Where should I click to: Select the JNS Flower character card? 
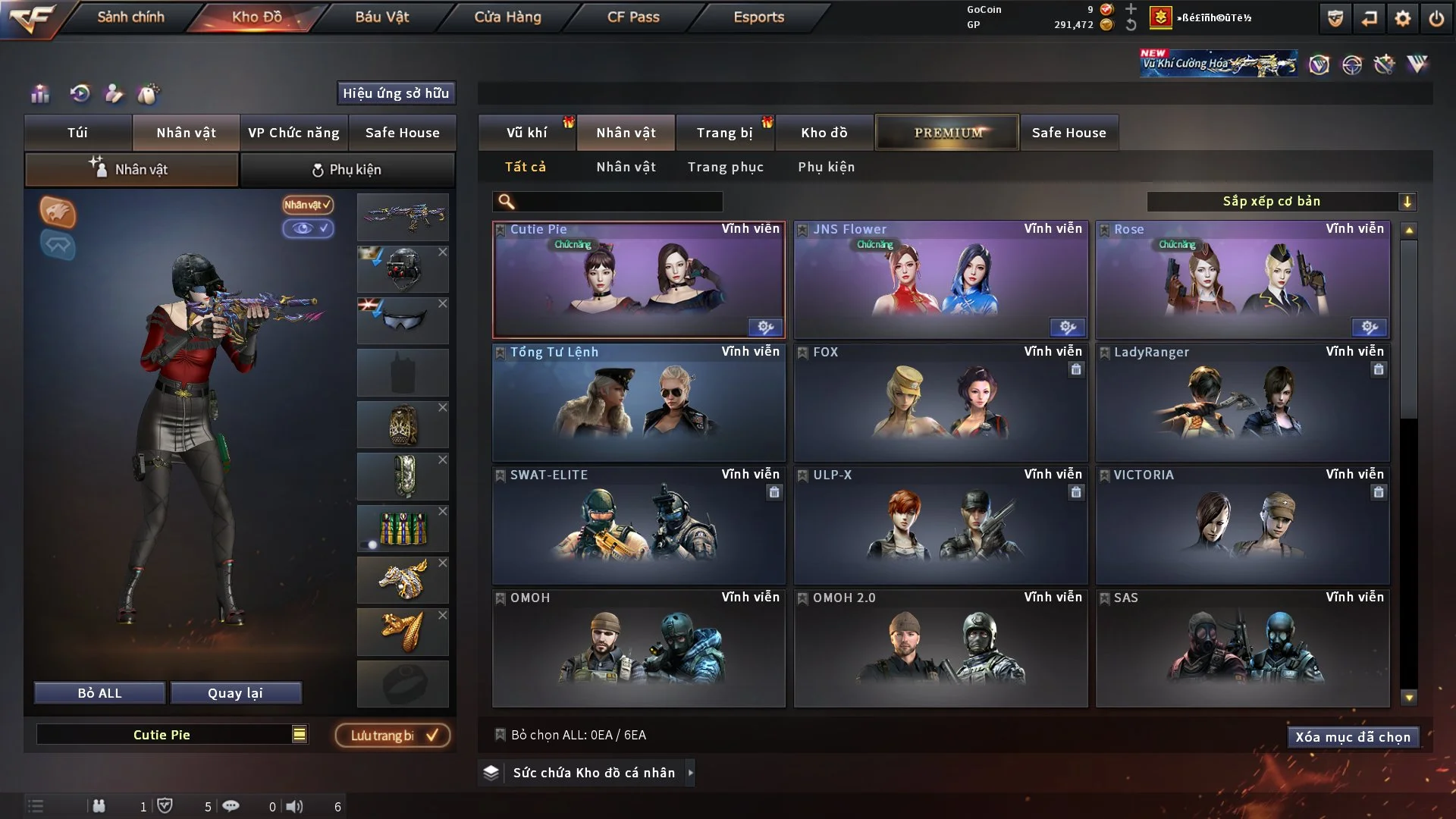[940, 281]
